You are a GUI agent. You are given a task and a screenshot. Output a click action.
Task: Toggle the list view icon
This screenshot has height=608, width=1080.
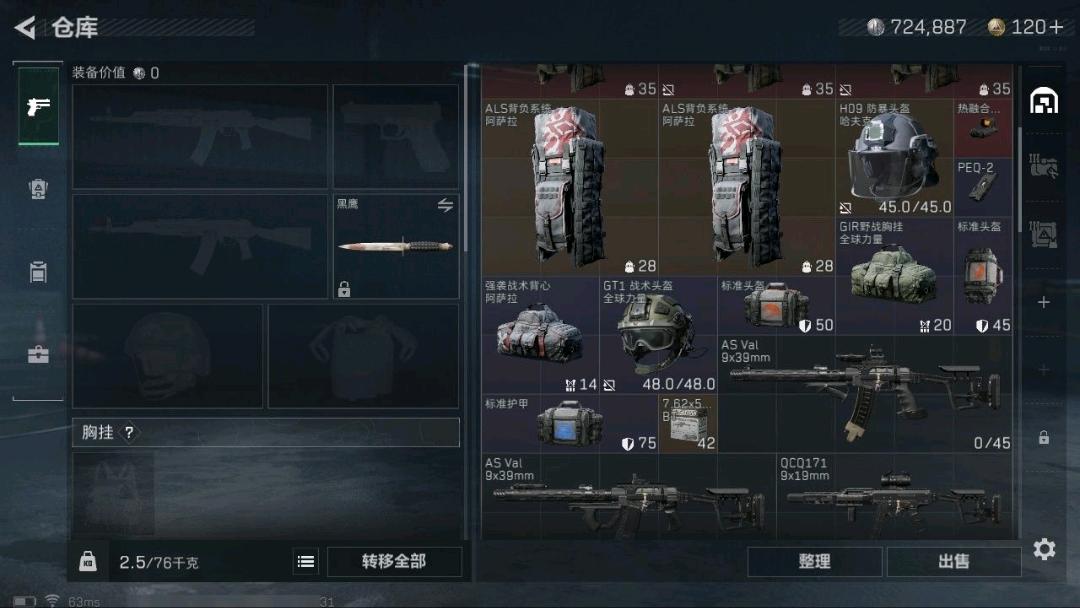pos(306,562)
